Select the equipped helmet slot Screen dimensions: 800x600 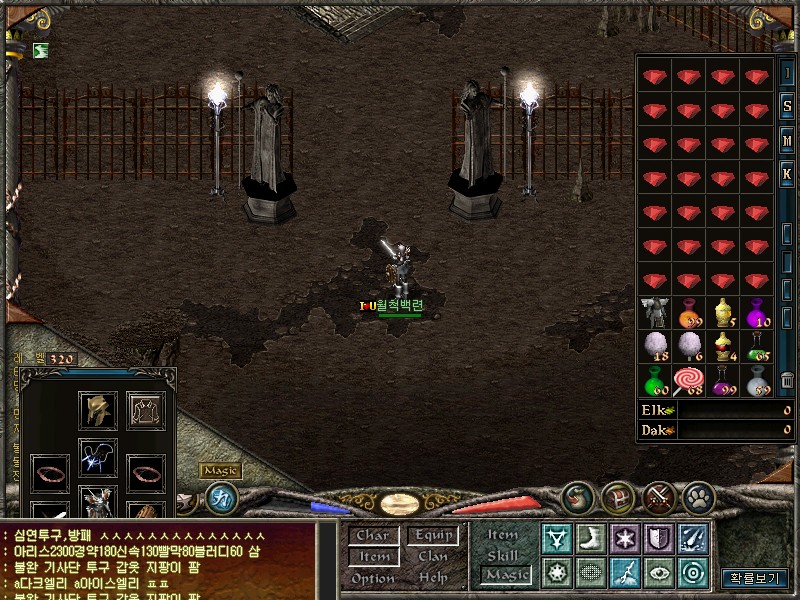pyautogui.click(x=98, y=410)
